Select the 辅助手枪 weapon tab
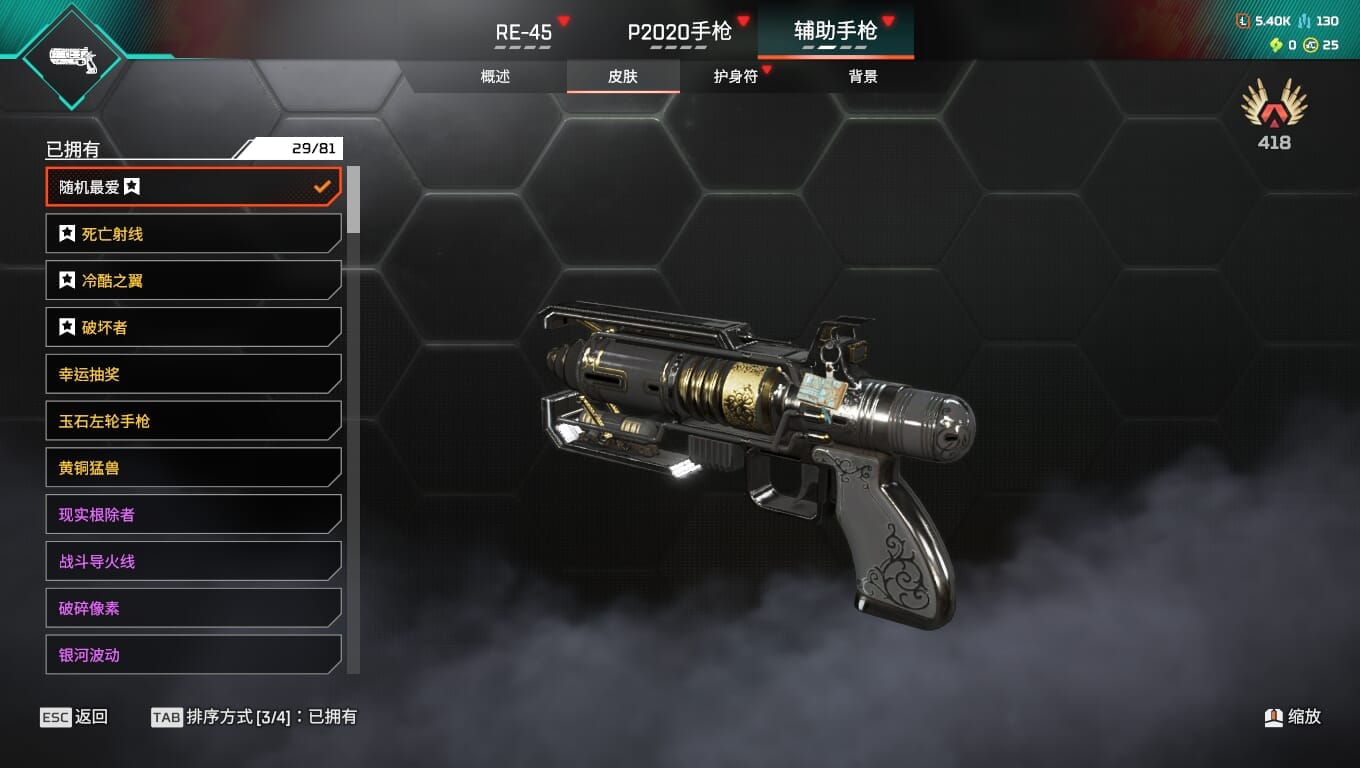 point(835,32)
